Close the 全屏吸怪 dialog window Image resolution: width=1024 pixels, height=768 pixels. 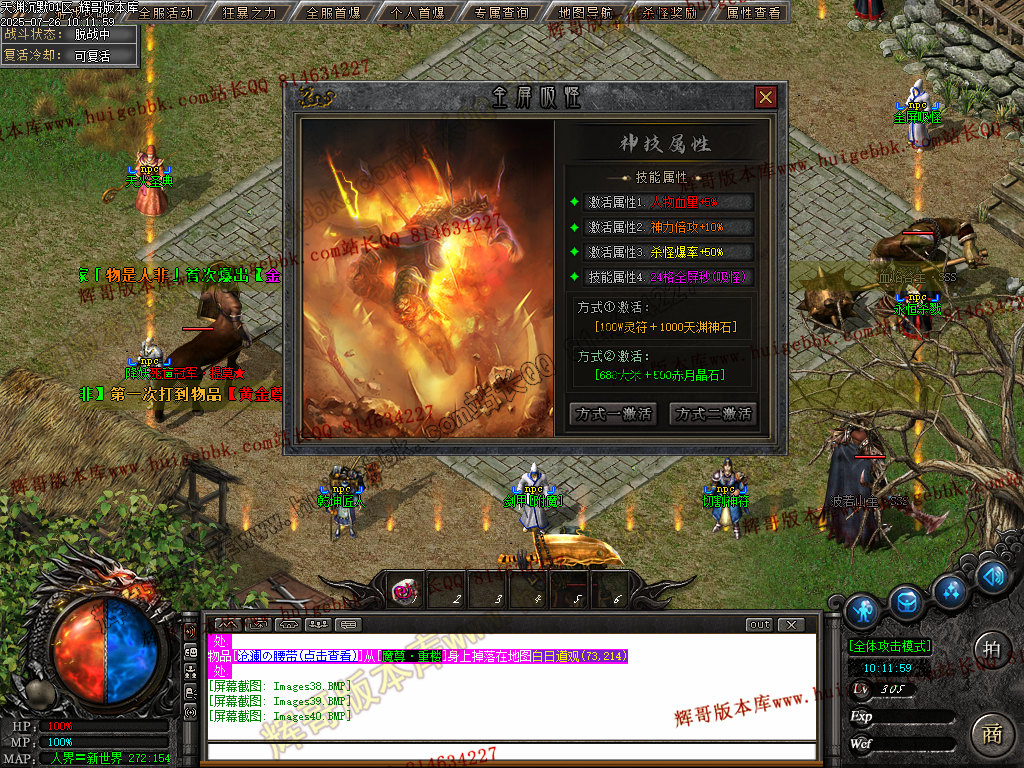pos(766,97)
